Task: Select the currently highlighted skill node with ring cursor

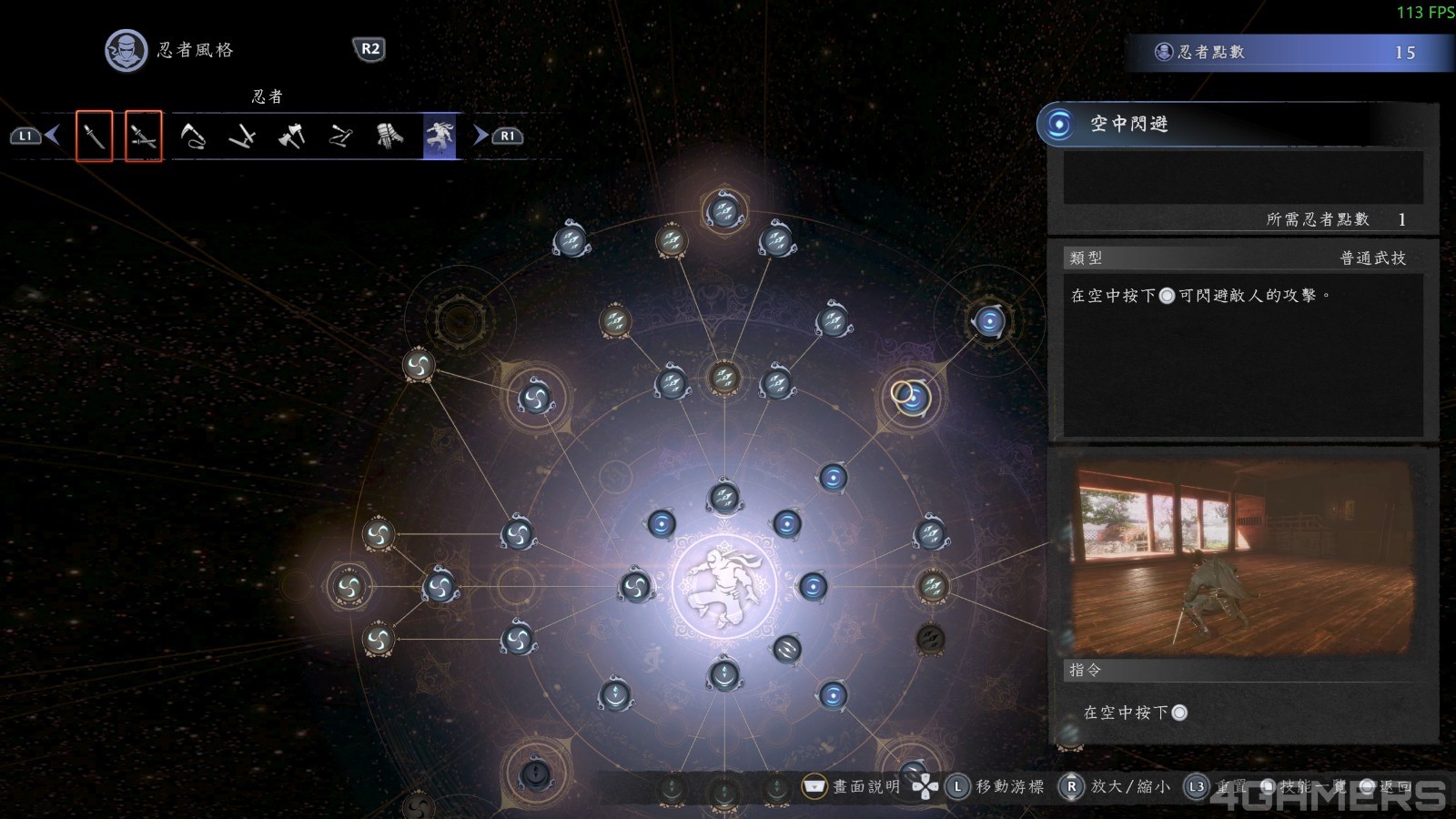Action: [913, 399]
